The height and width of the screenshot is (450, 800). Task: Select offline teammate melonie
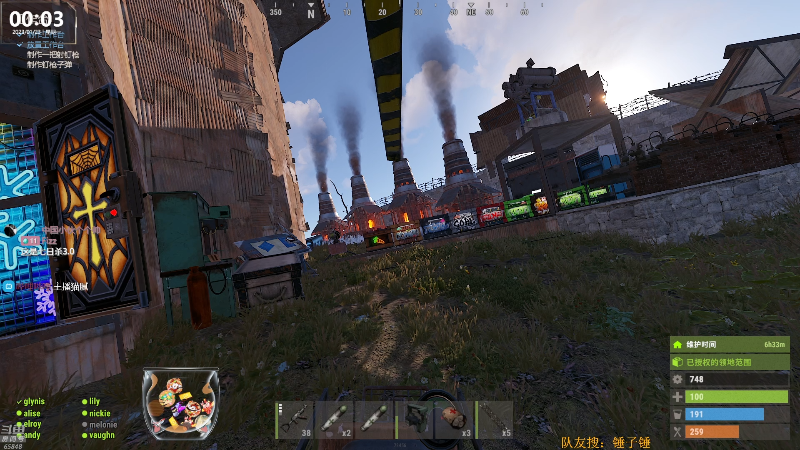coord(103,424)
